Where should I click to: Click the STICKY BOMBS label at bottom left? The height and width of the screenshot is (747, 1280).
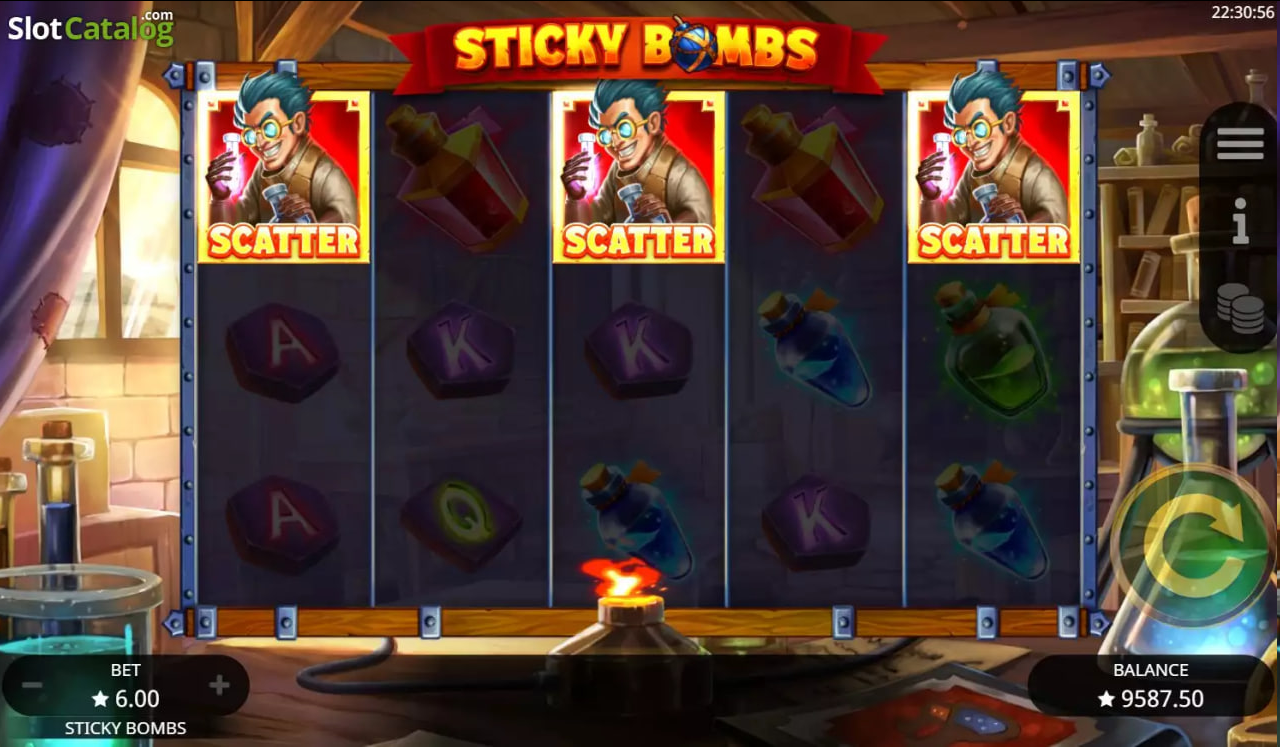tap(125, 728)
